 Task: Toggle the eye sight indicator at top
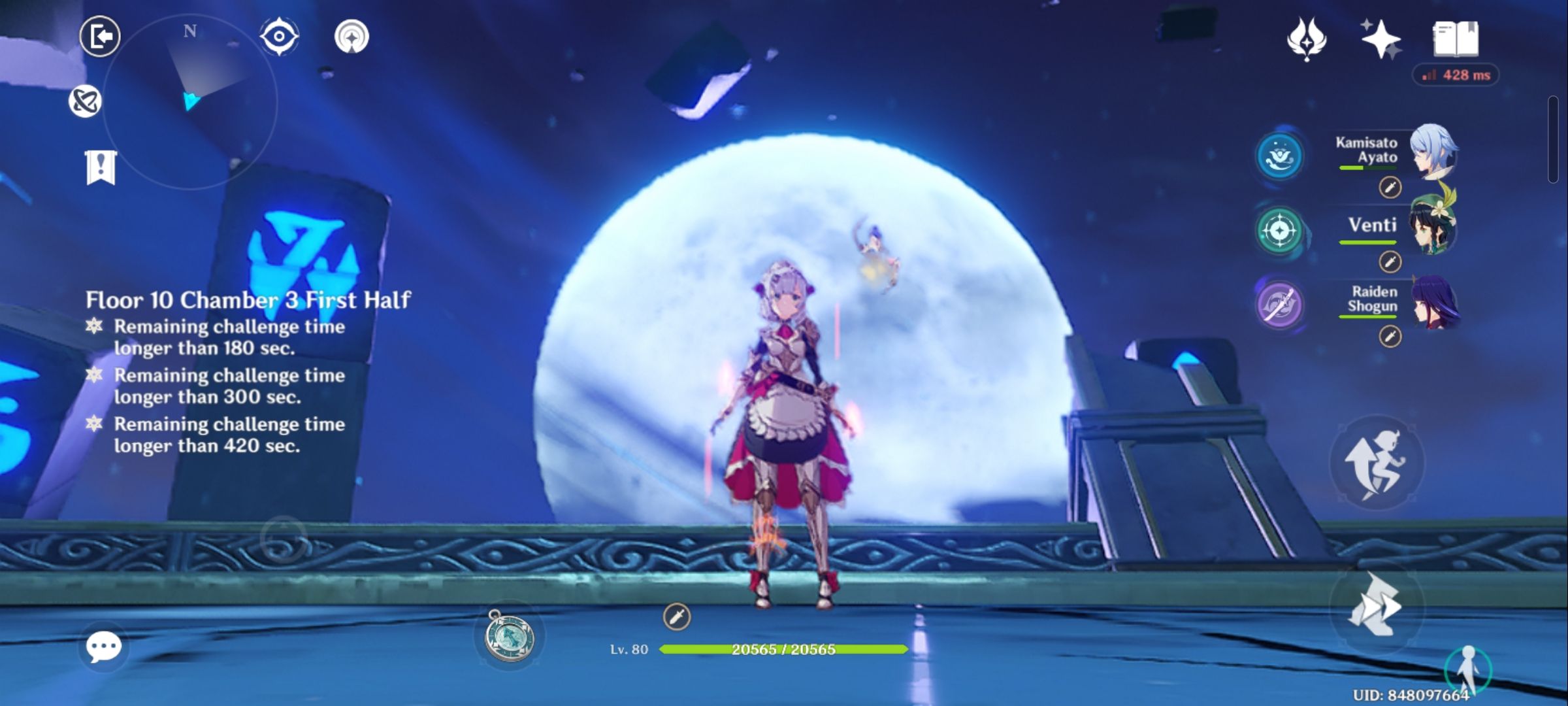278,37
